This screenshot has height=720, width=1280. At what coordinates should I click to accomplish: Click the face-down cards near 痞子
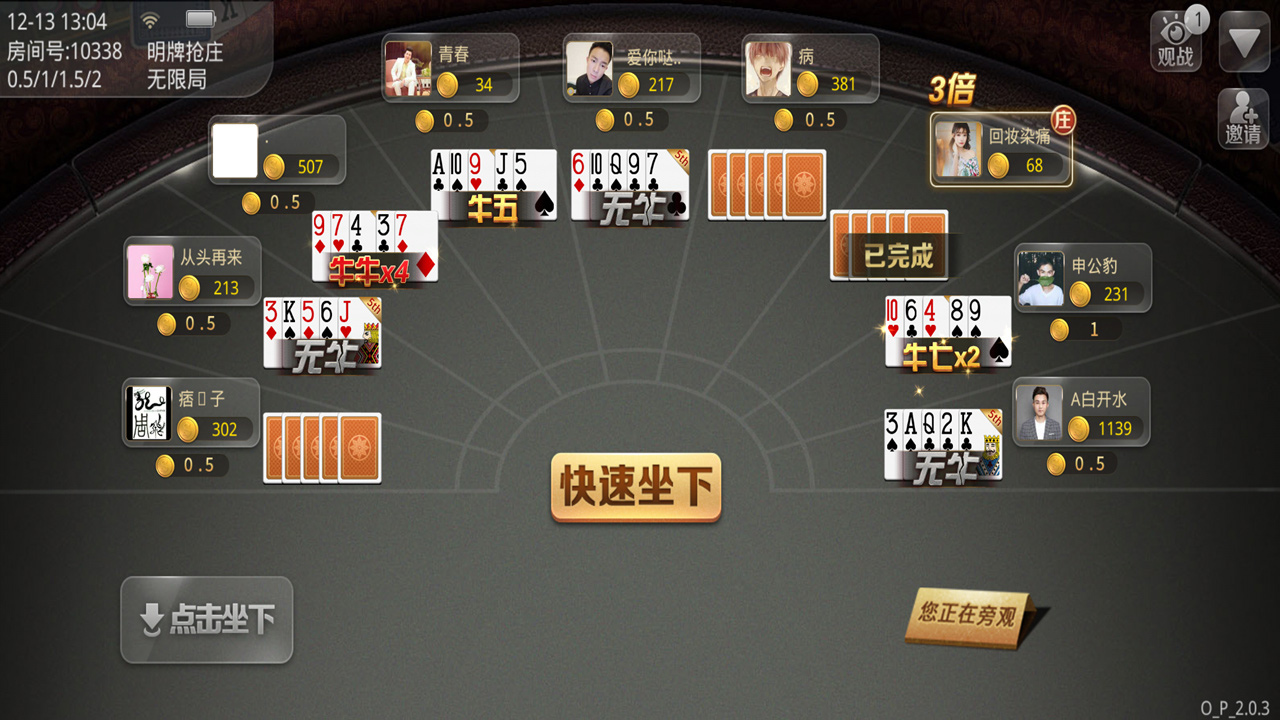322,448
